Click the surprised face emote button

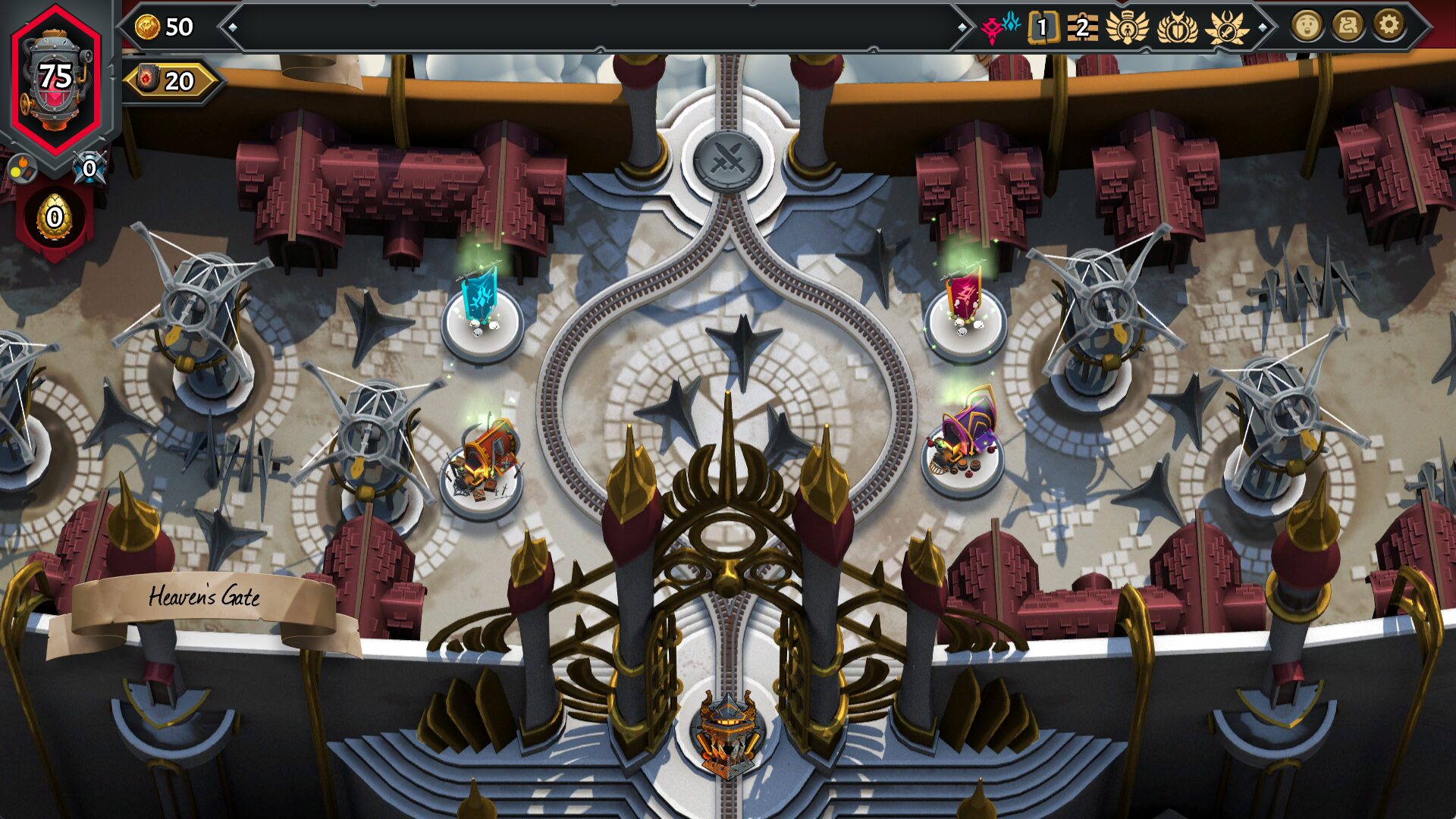pyautogui.click(x=1306, y=26)
